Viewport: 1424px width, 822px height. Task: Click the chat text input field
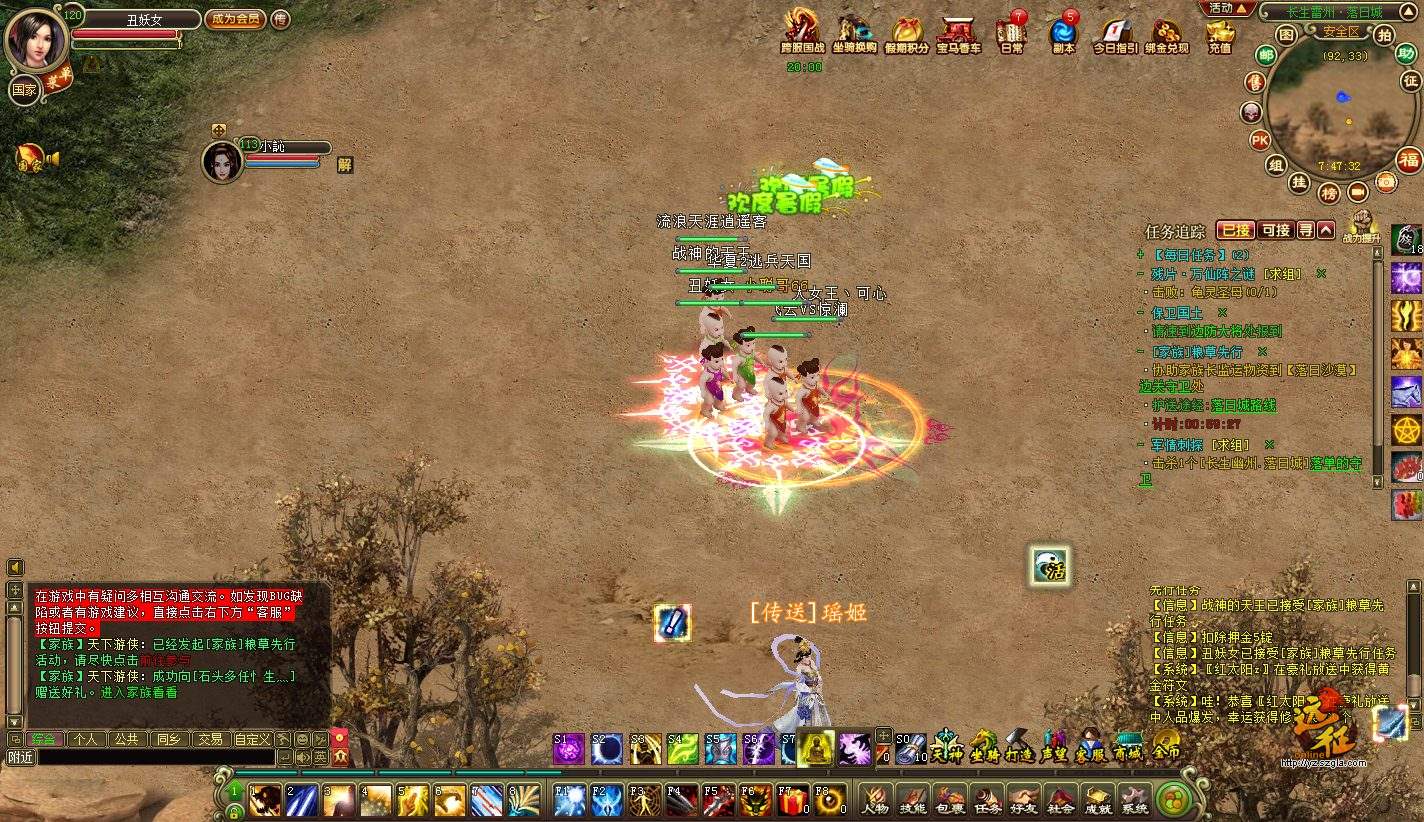pyautogui.click(x=155, y=758)
